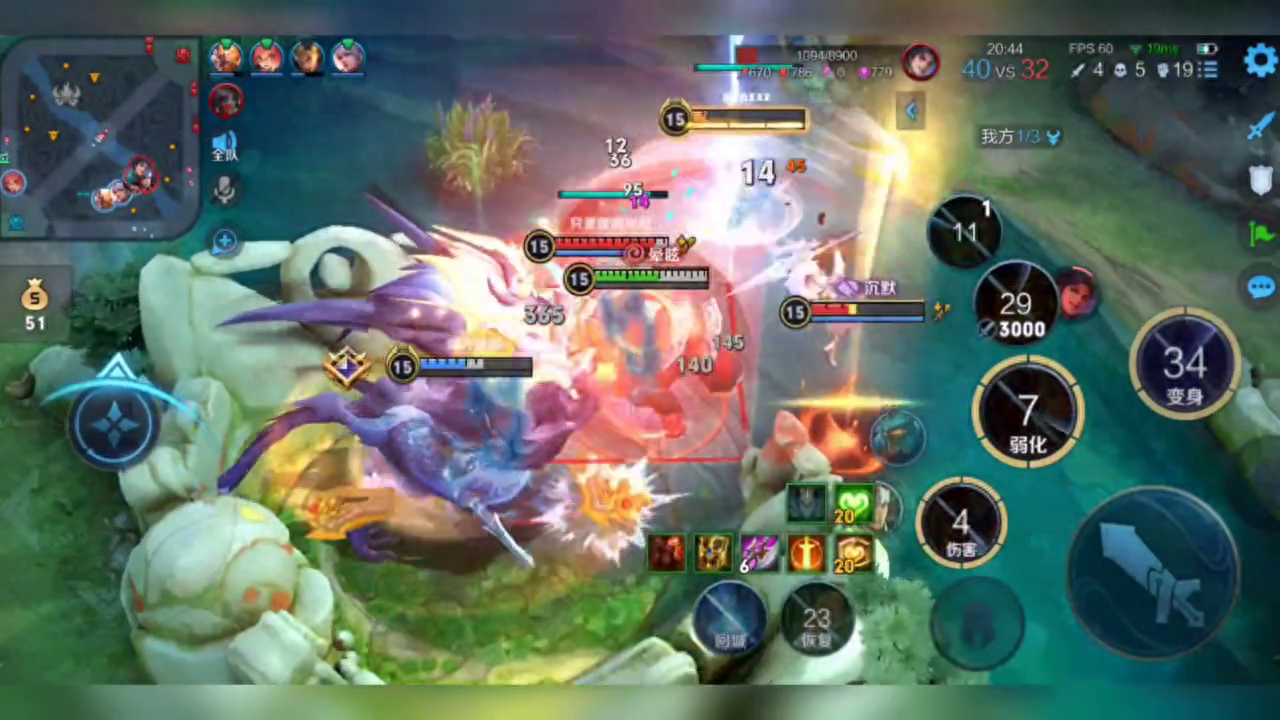
Task: Open the scoreboard list icon
Action: [x=1209, y=70]
